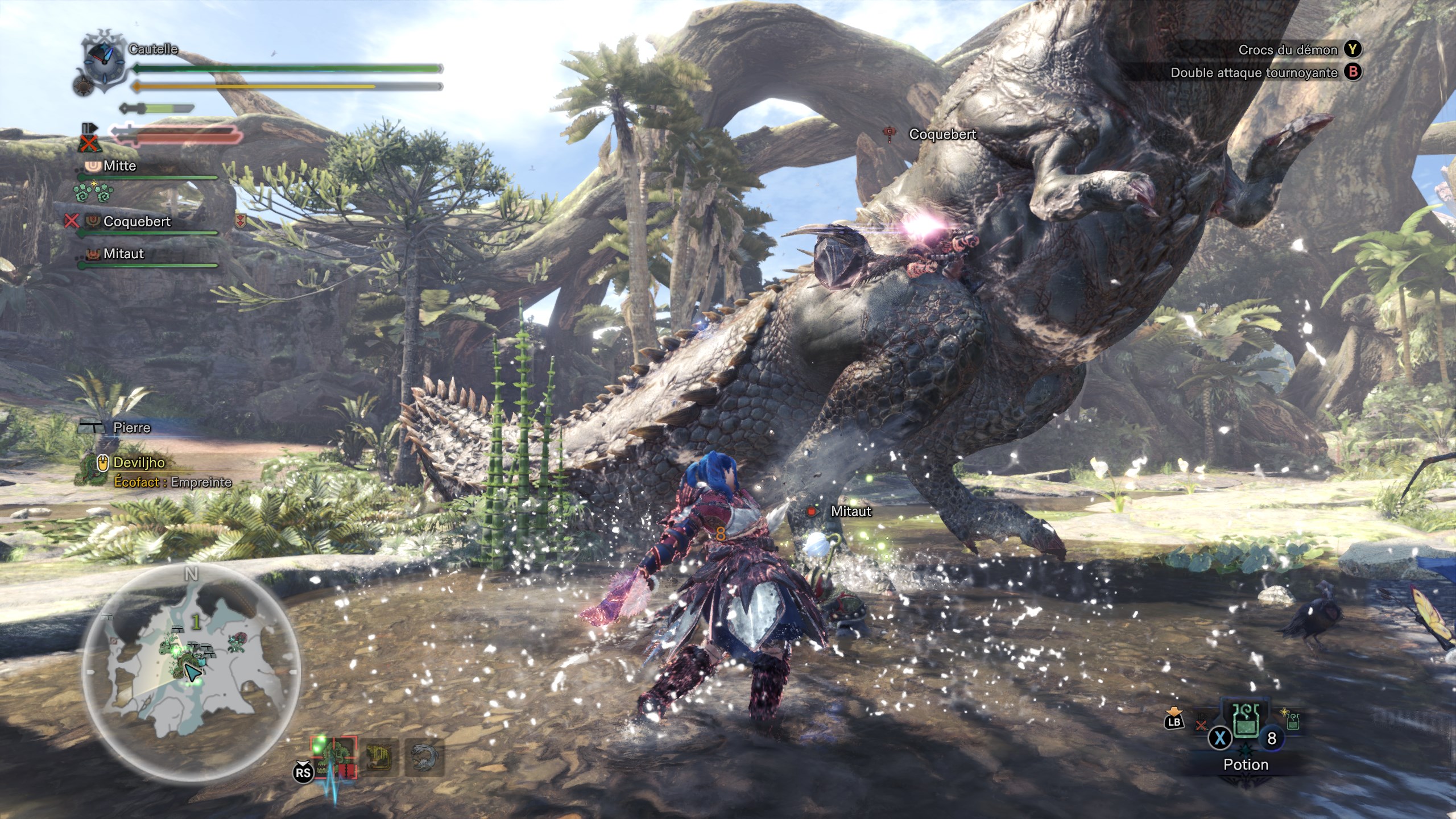Pick the yellow monster icon in tracker

click(x=378, y=757)
